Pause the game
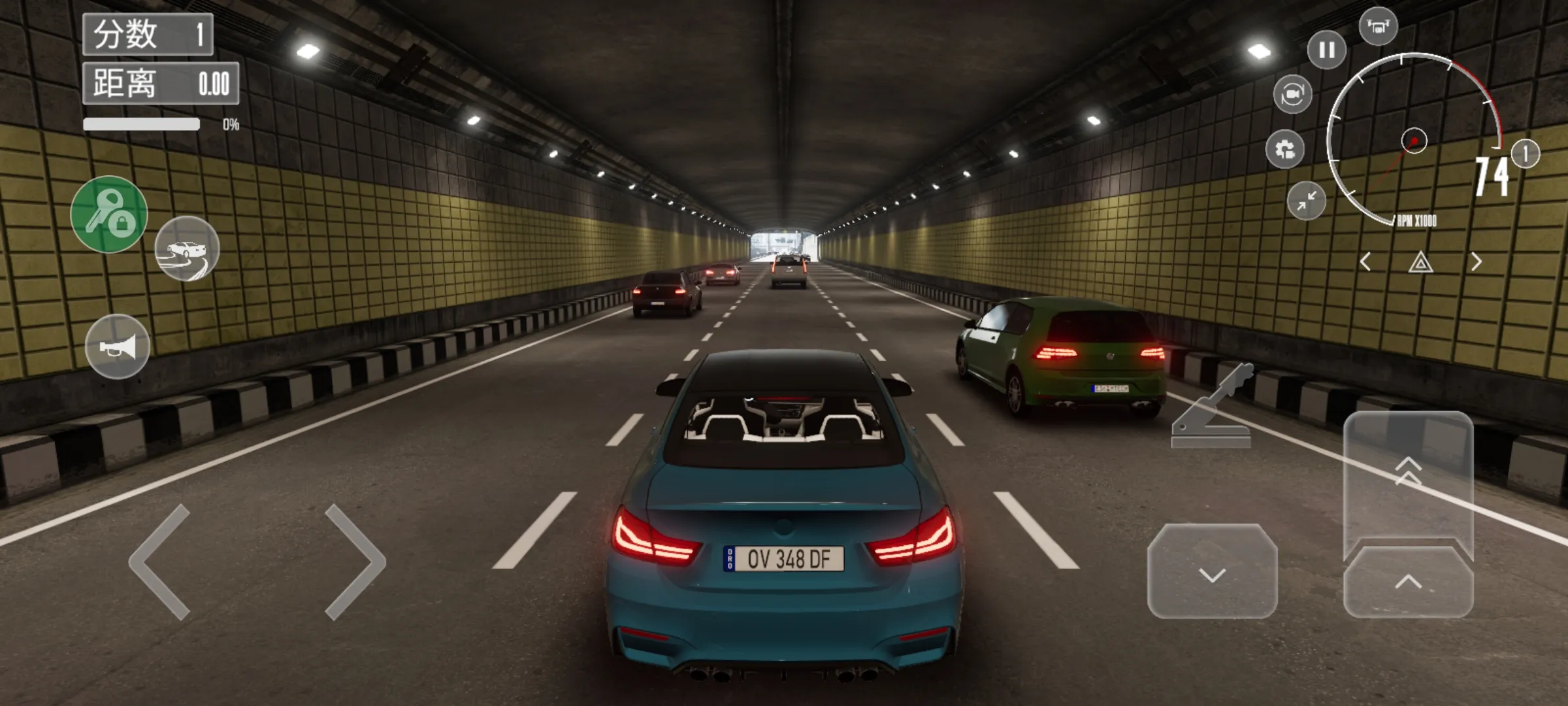Viewport: 1568px width, 706px height. 1326,50
